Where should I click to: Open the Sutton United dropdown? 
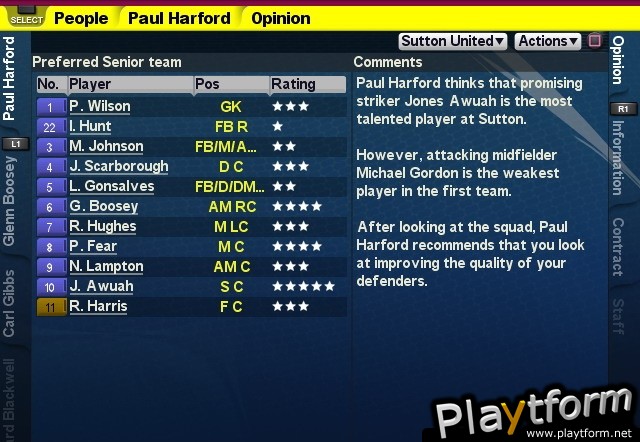point(453,41)
